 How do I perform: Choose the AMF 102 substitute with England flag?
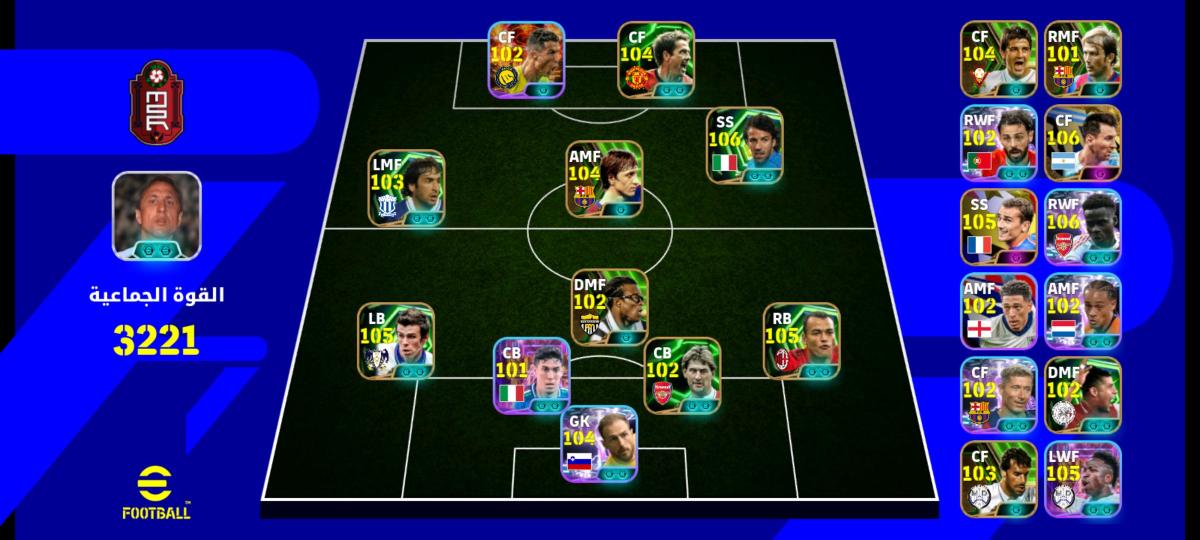click(x=998, y=310)
